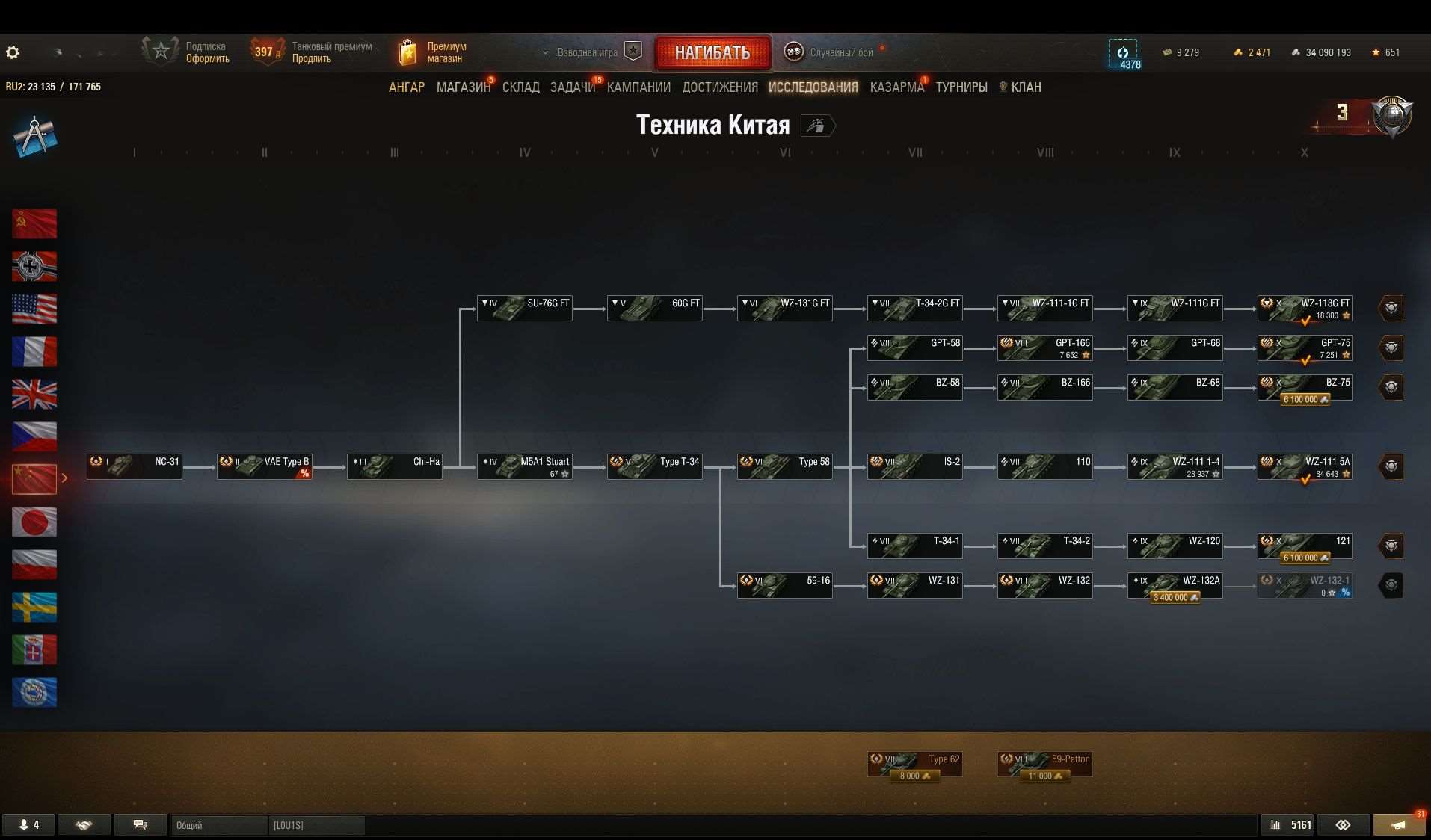Viewport: 1431px width, 840px height.
Task: Select the Type 62 premium tank node
Action: pos(915,763)
